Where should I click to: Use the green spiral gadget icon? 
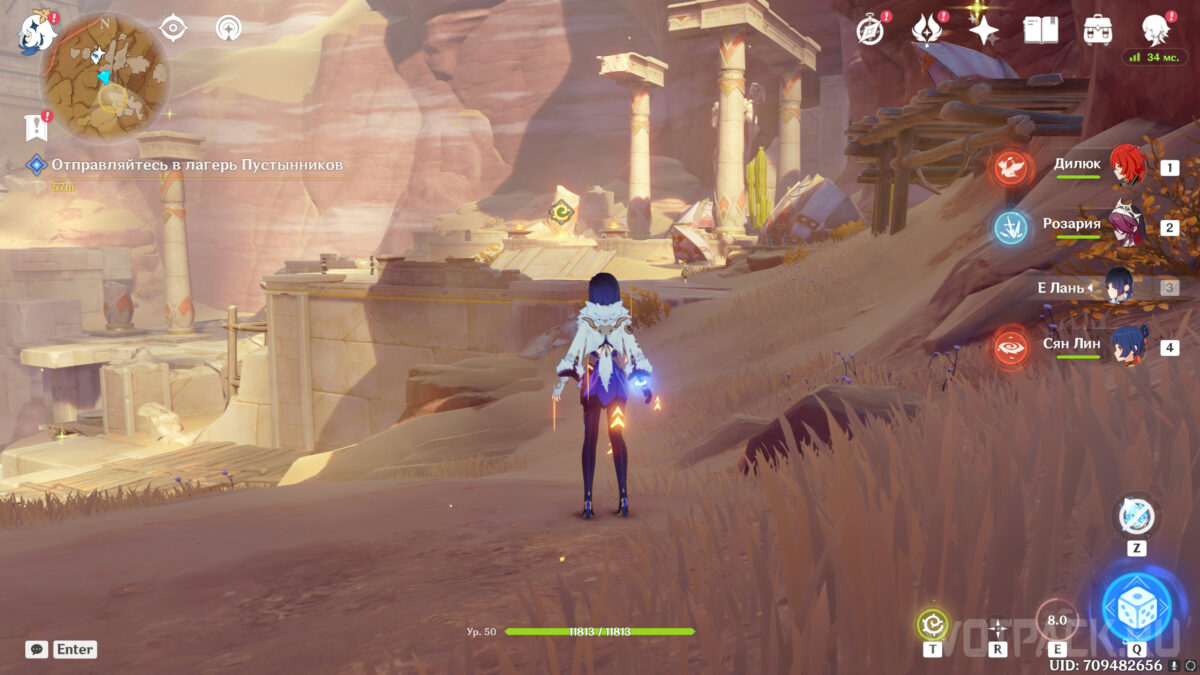[932, 625]
